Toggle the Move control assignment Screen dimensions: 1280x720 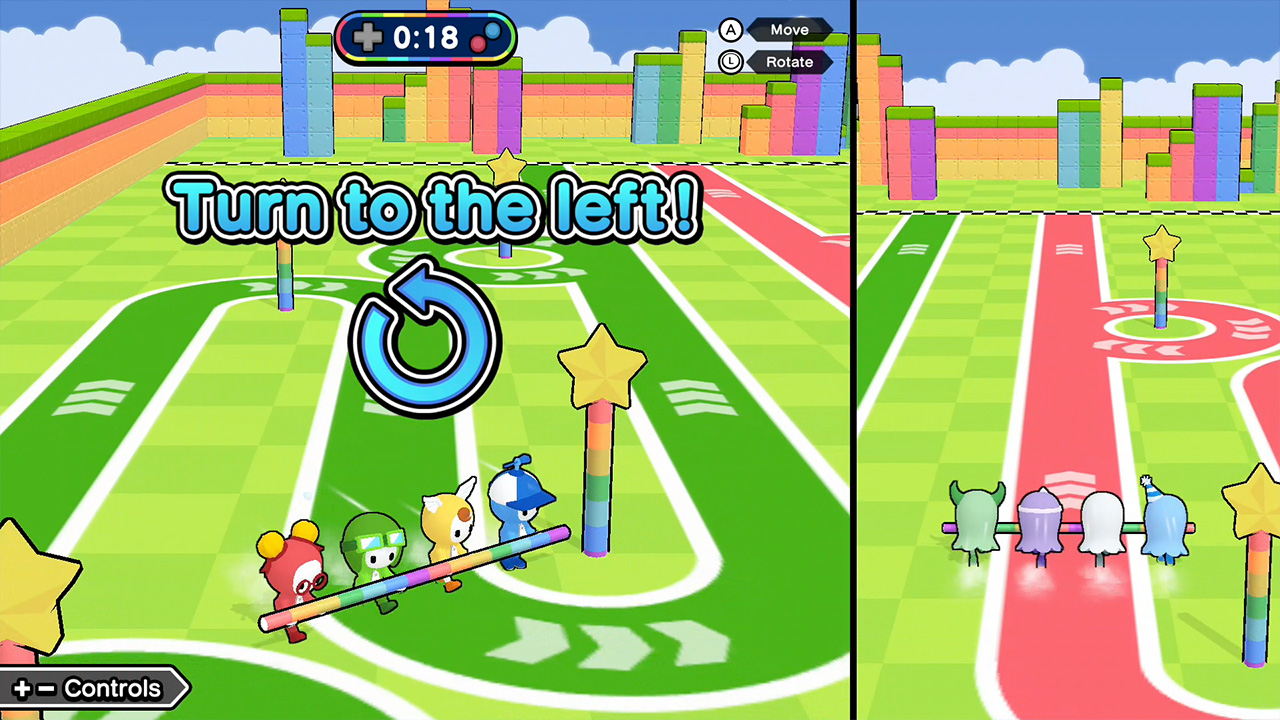coord(789,30)
